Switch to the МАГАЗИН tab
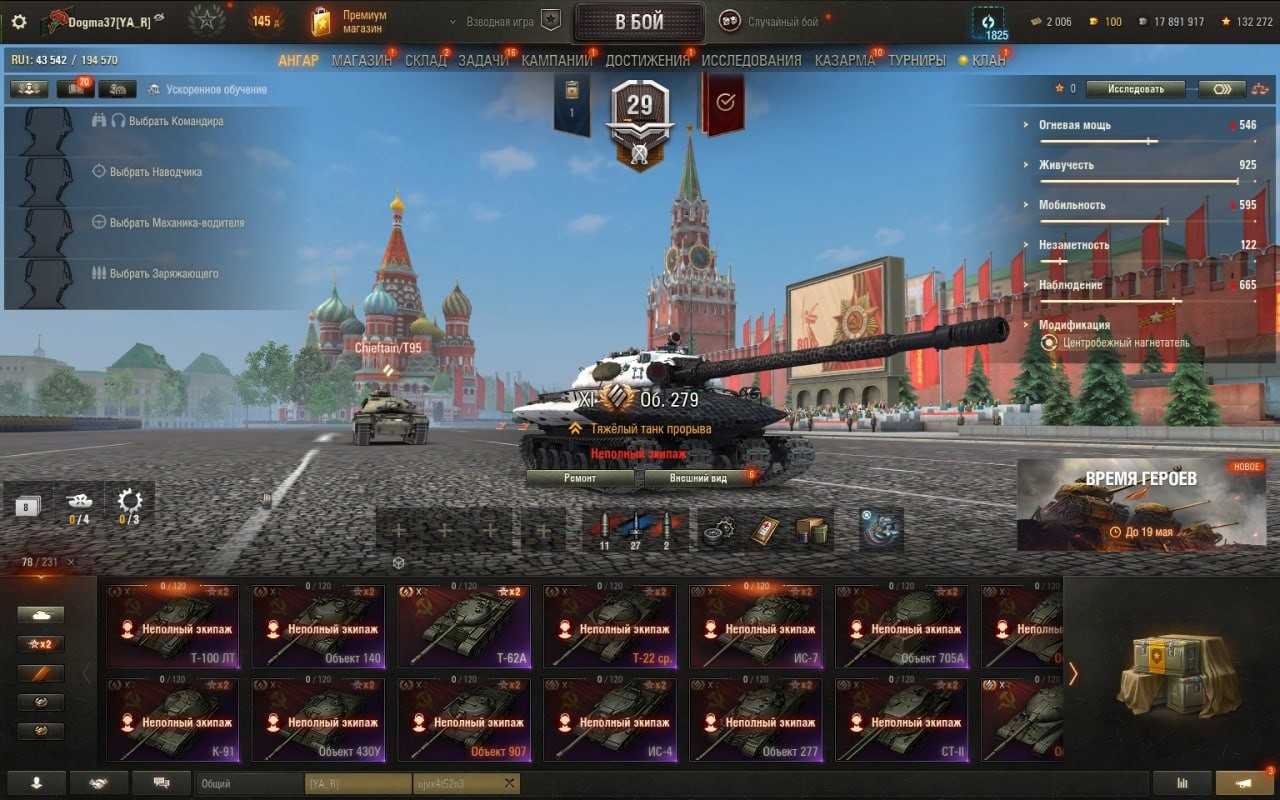 361,60
